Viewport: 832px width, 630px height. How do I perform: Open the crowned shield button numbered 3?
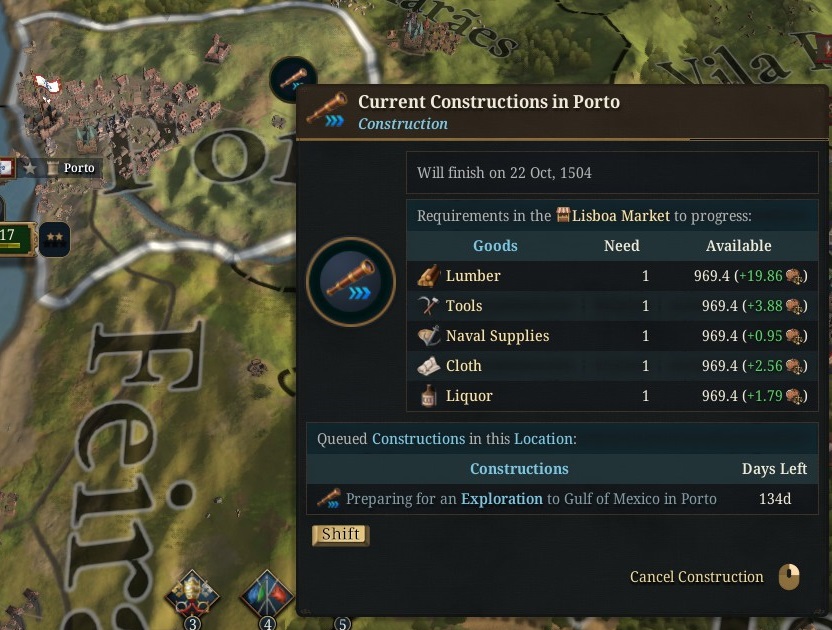(192, 597)
